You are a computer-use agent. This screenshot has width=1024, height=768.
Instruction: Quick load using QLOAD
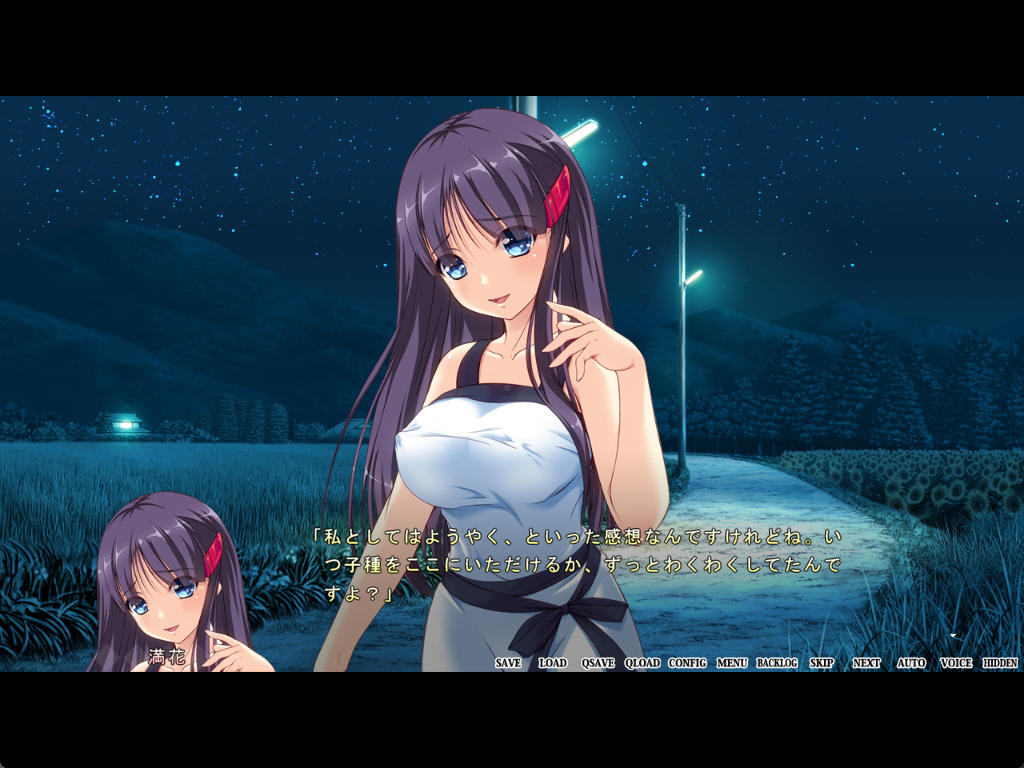[x=642, y=663]
